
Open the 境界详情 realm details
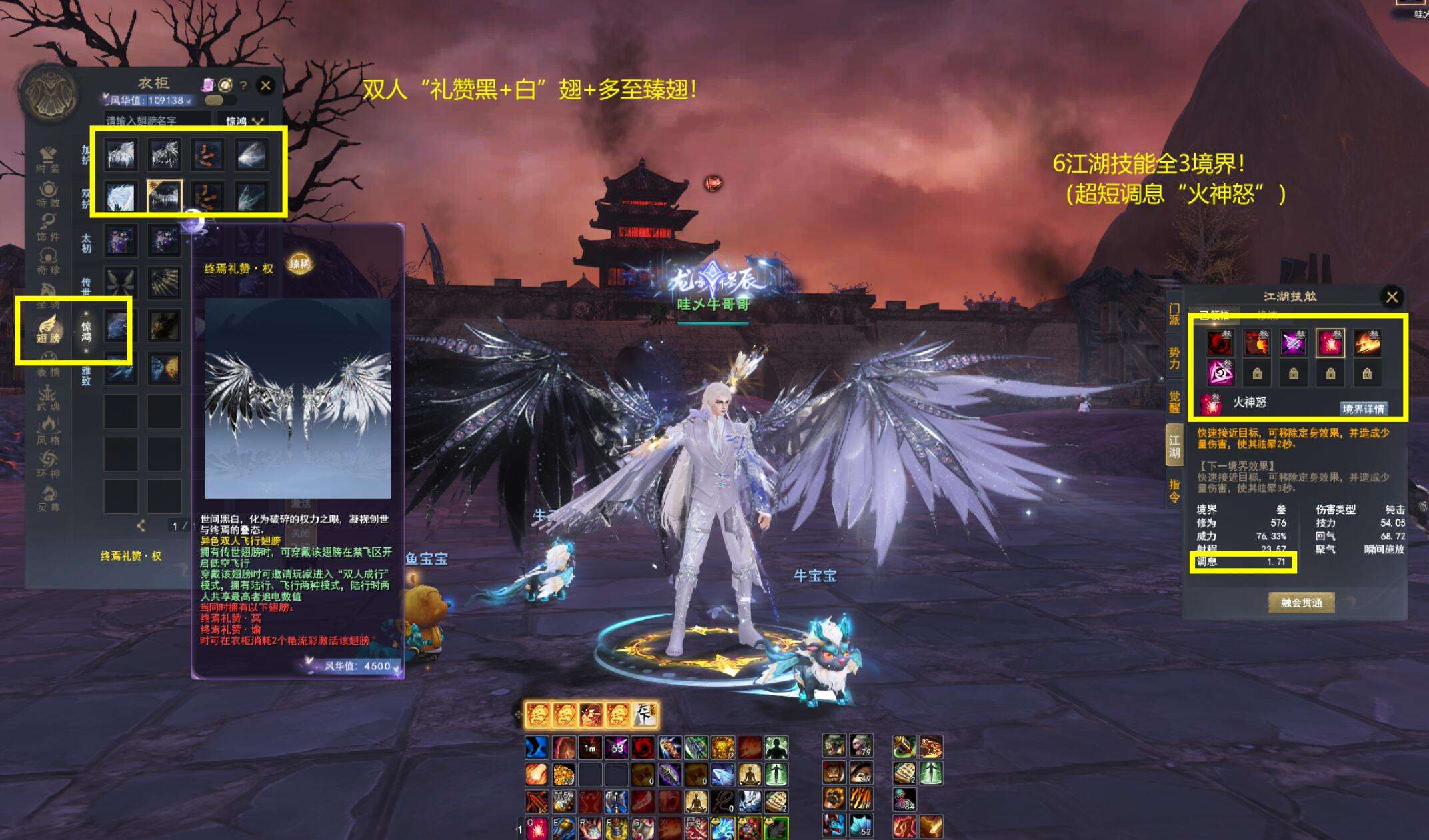(1364, 409)
